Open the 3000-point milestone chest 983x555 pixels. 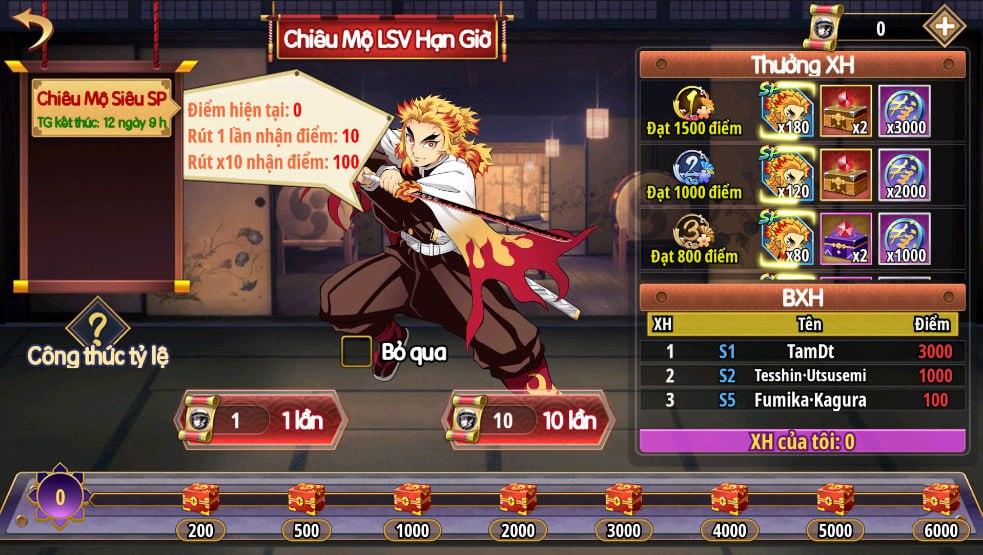623,498
